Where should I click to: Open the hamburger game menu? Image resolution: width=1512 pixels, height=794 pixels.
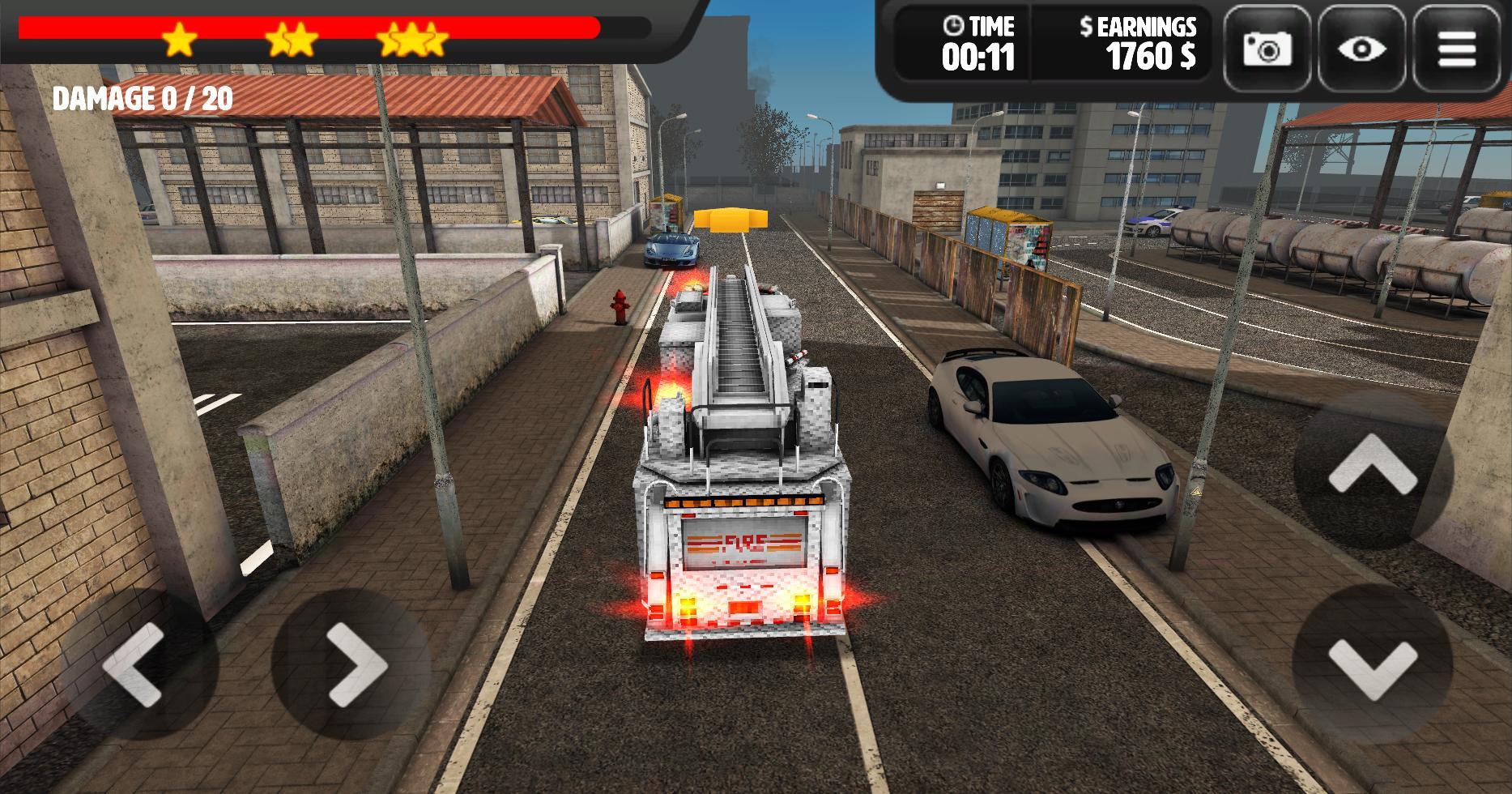1455,49
